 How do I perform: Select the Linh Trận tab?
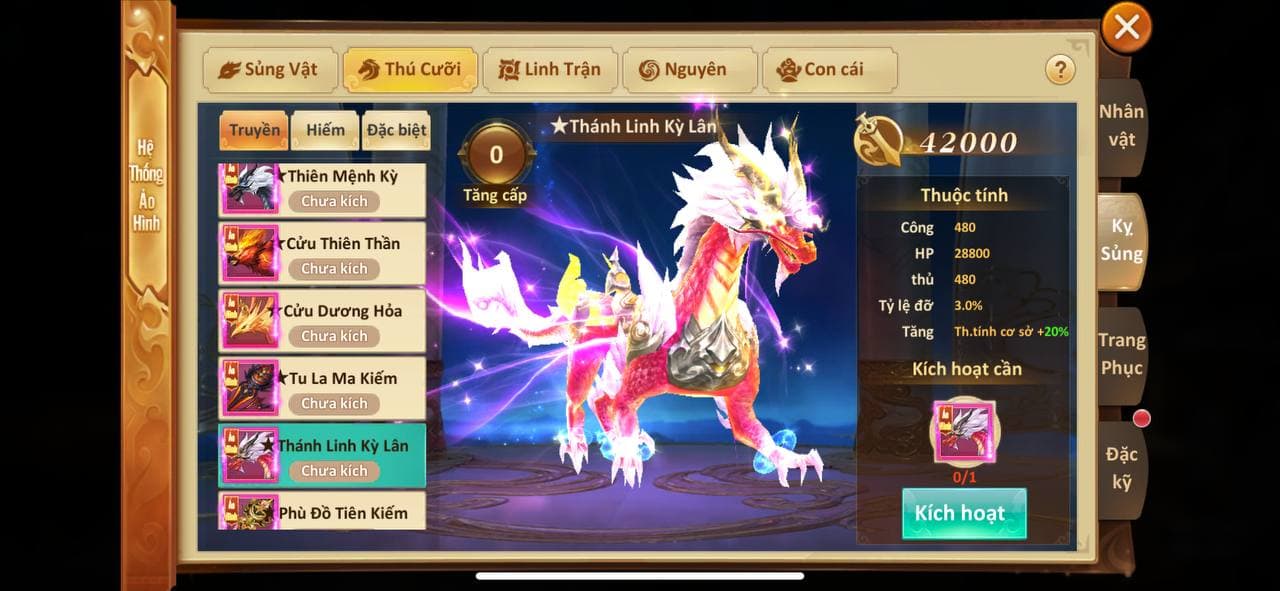(549, 70)
